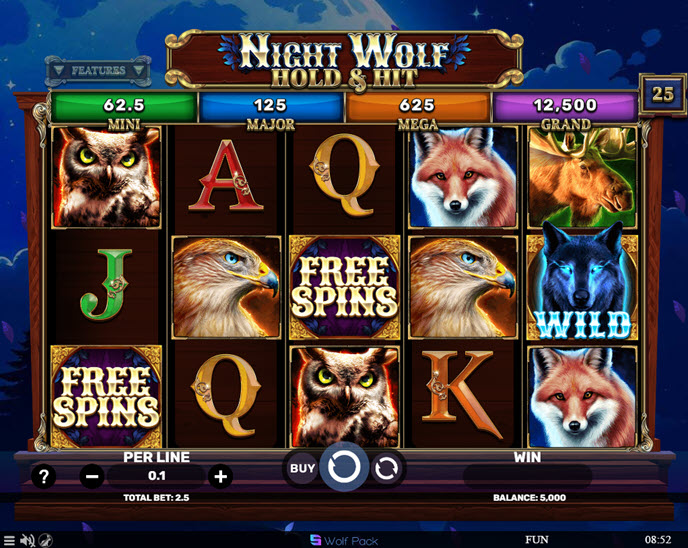Increase the per line bet
688x548 pixels.
[221, 477]
